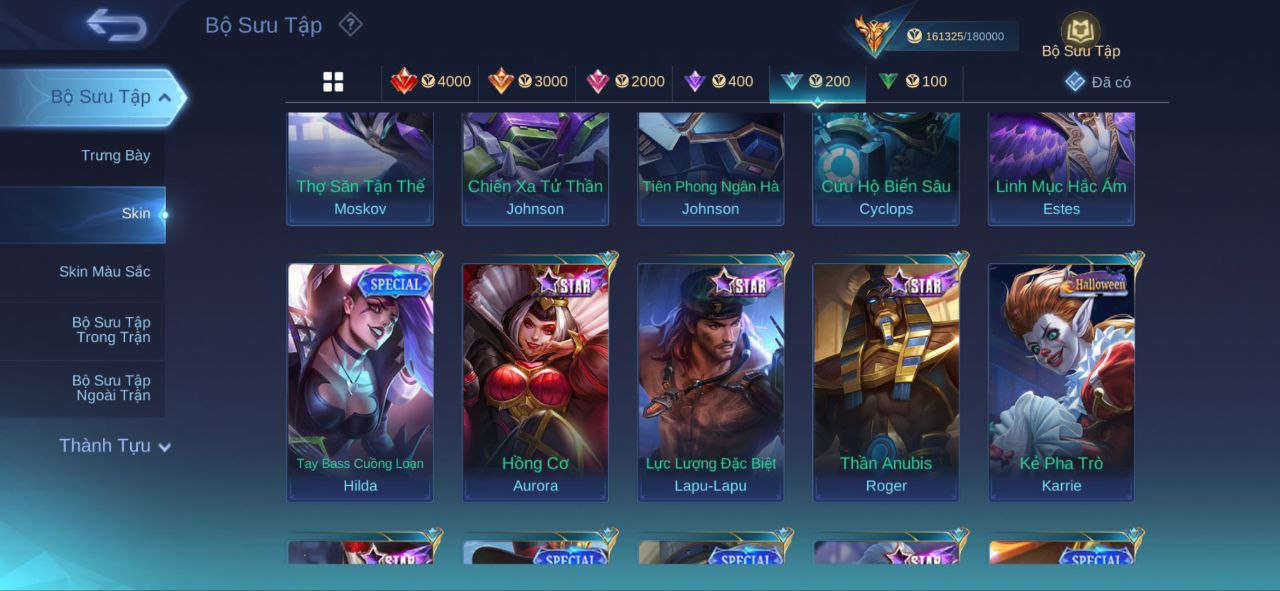Switch to the 4000 points tier tab
The height and width of the screenshot is (591, 1280).
click(431, 82)
